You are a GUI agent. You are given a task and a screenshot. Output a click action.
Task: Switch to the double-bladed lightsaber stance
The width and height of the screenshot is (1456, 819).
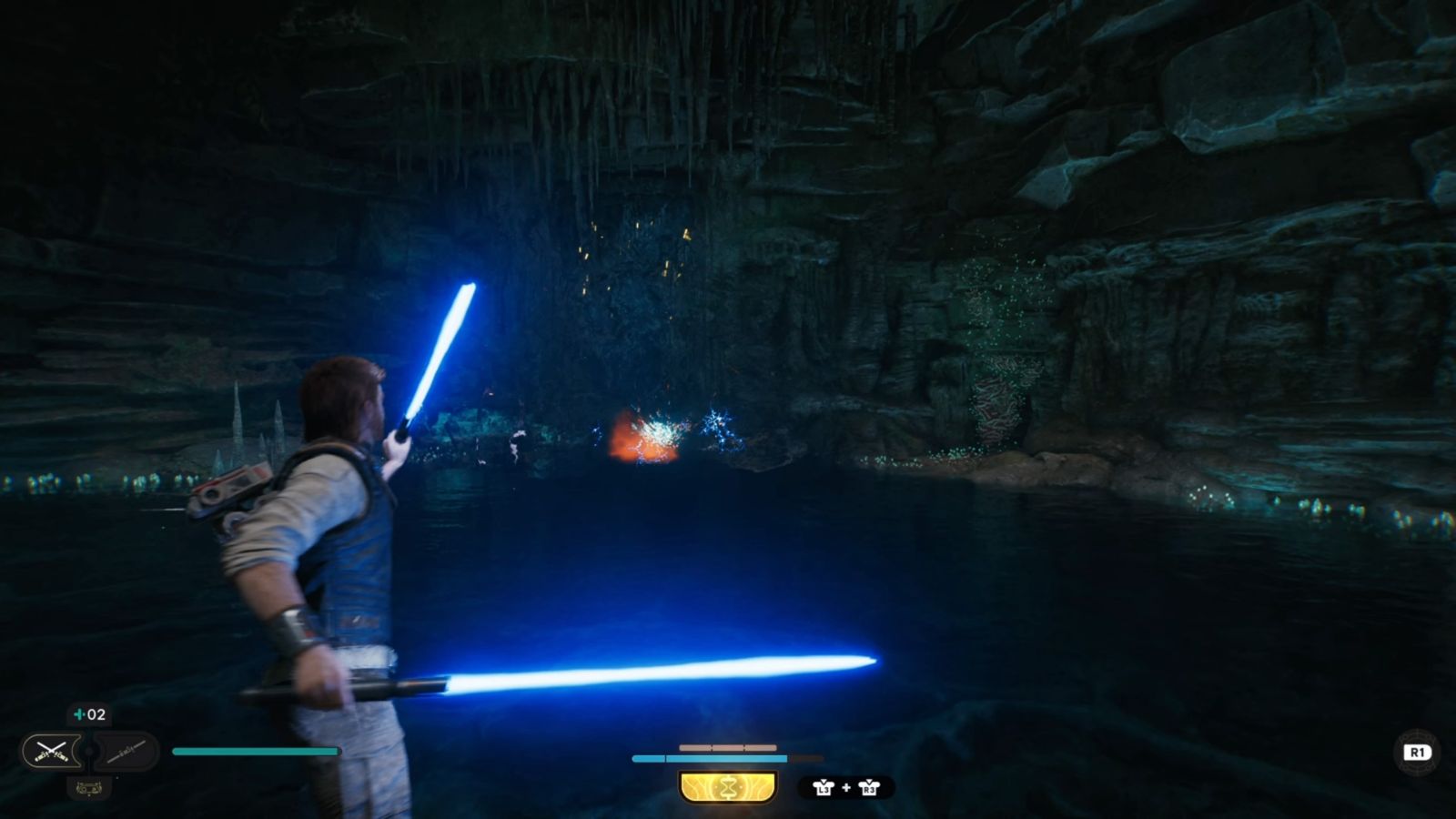126,751
